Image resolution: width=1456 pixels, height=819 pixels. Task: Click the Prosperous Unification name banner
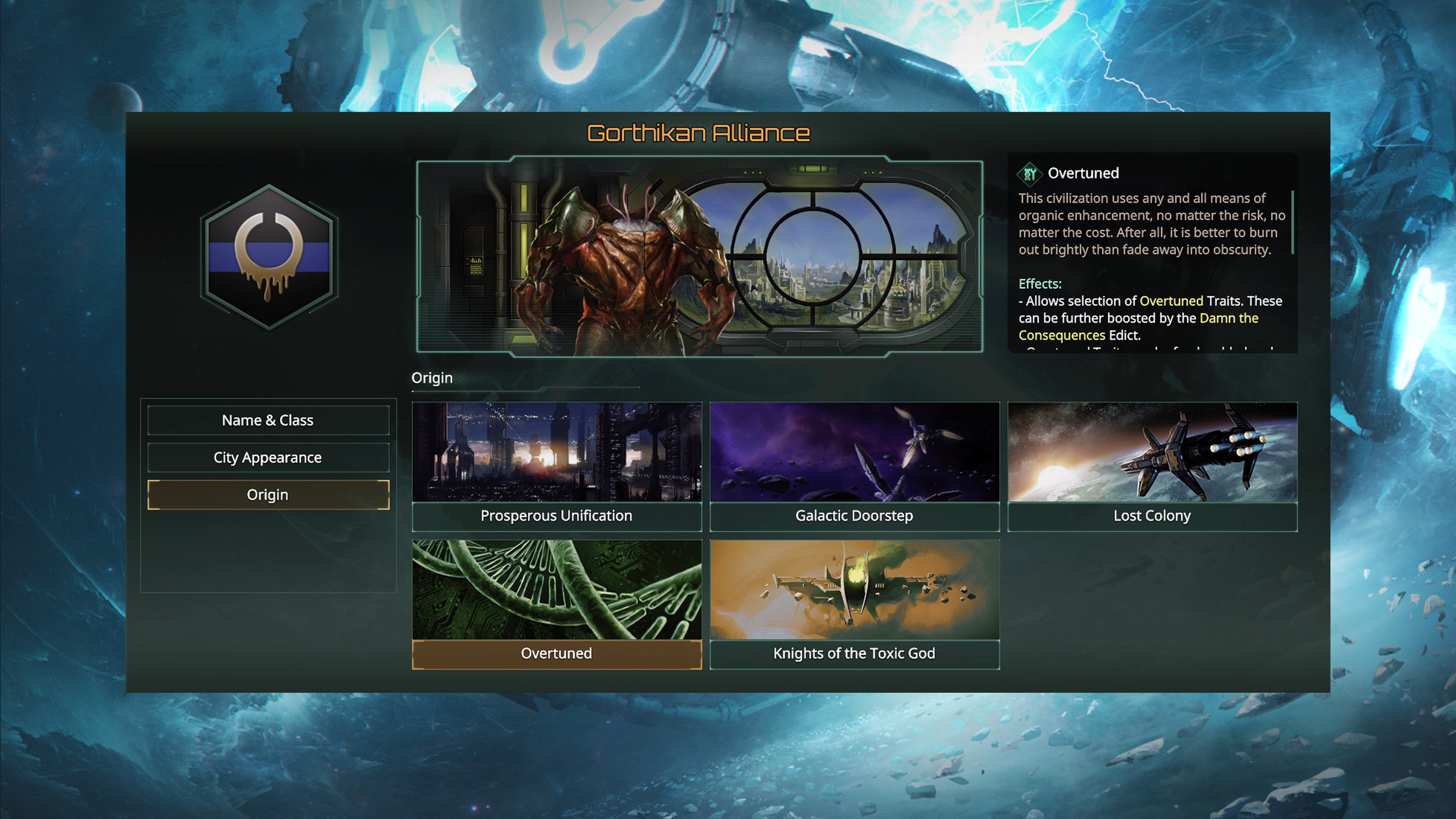(557, 516)
